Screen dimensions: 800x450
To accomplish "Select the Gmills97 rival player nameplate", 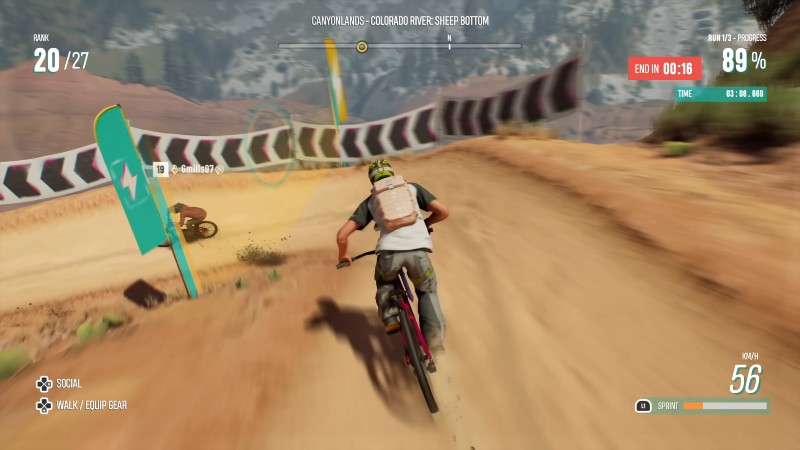I will coord(190,170).
